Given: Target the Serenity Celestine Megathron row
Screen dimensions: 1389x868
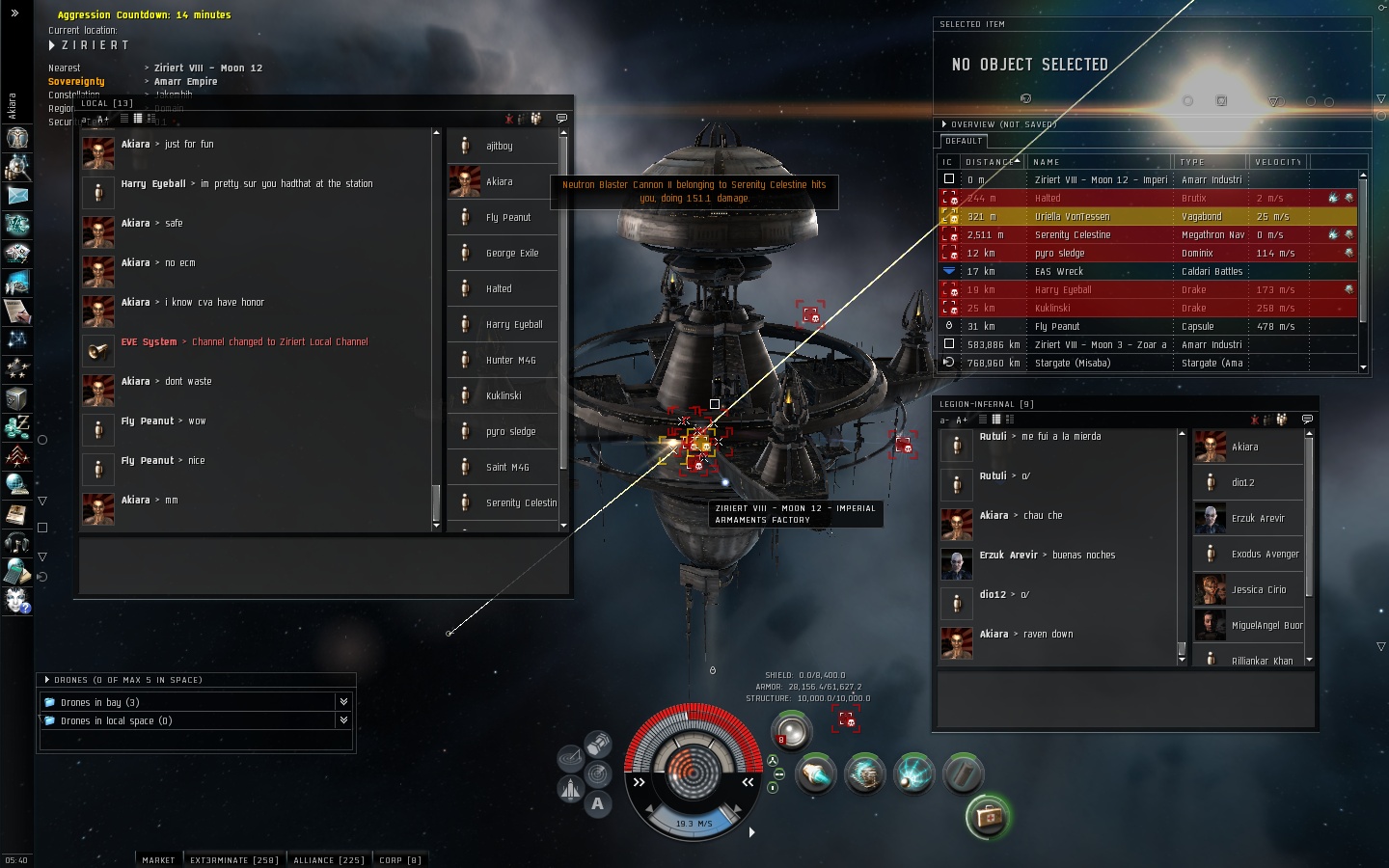Looking at the screenshot, I should click(1100, 234).
